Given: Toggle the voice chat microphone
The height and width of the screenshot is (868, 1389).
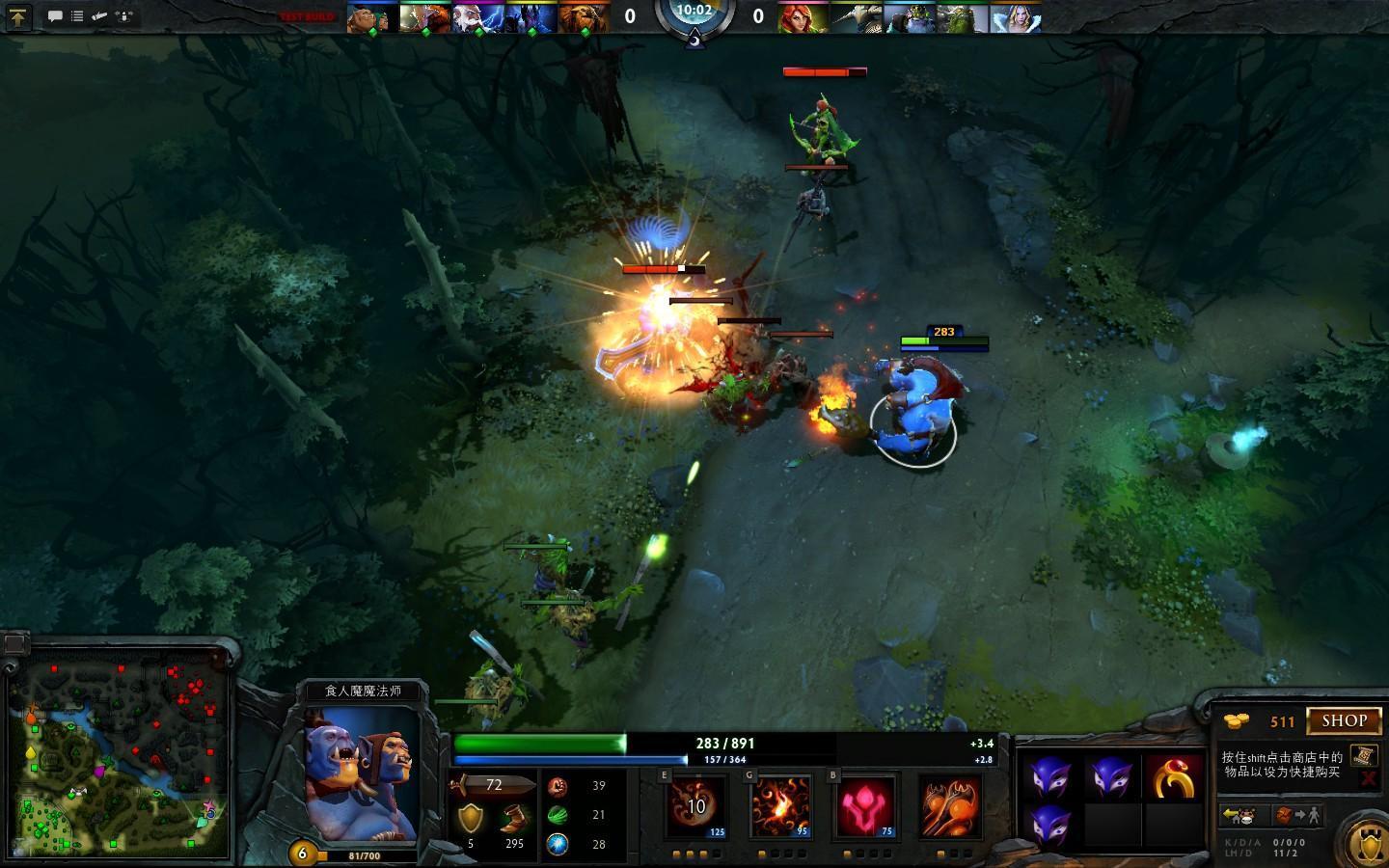Looking at the screenshot, I should [125, 16].
